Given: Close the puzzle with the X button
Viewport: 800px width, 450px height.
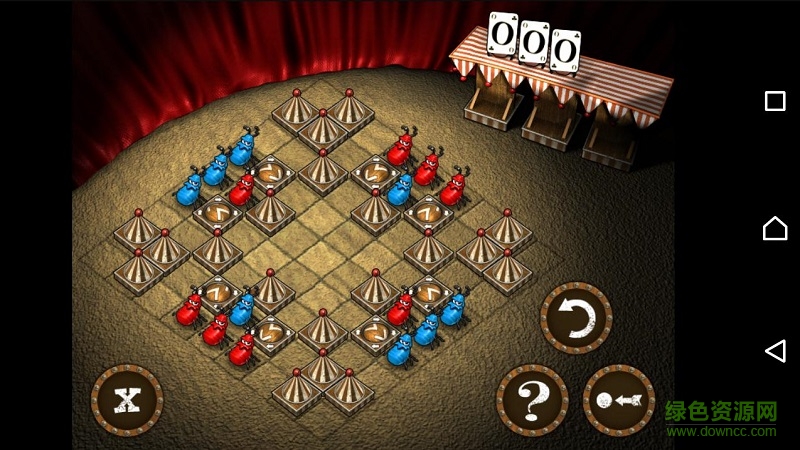Looking at the screenshot, I should 127,400.
